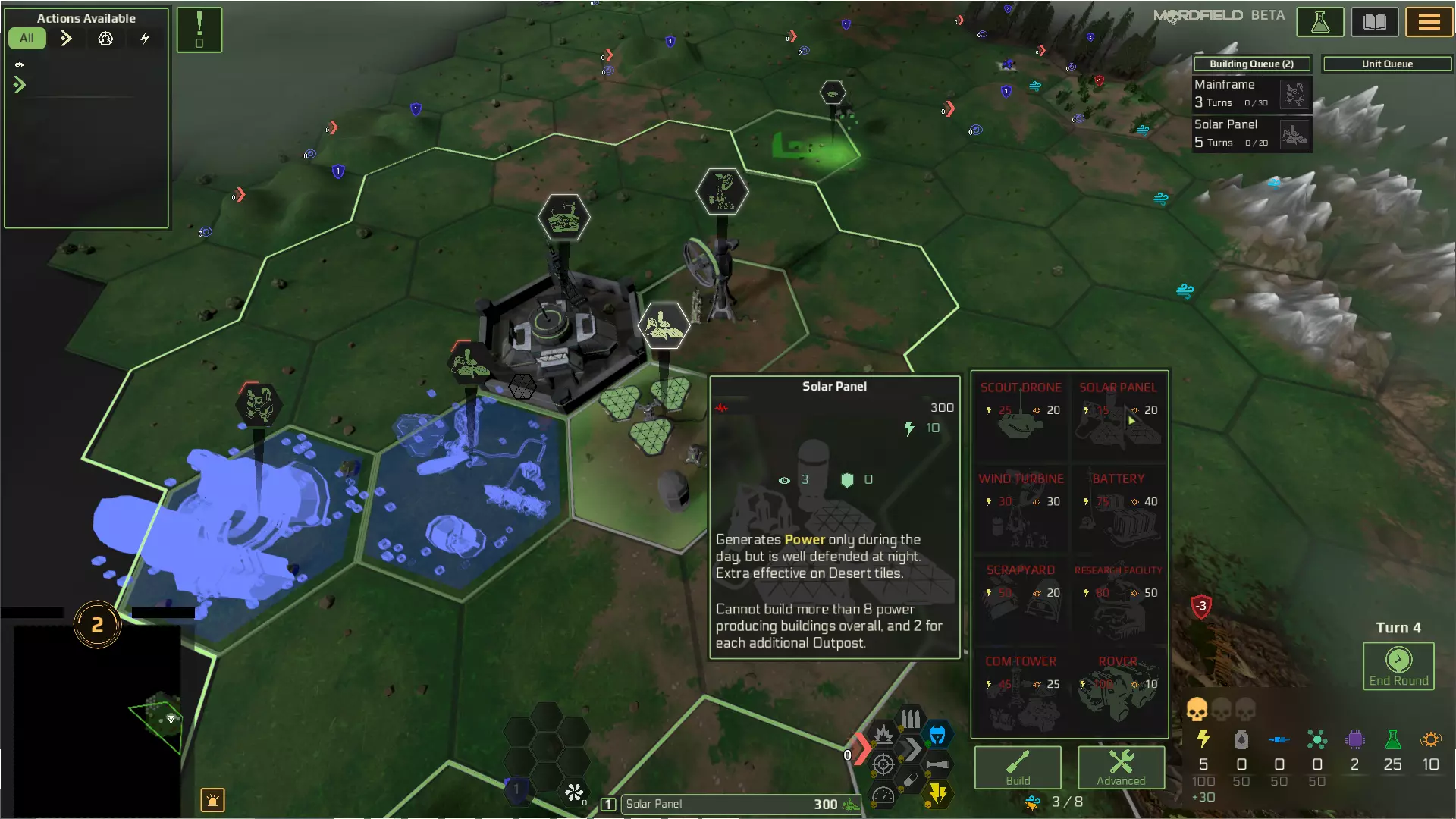Expand the green chevron action entry

tap(19, 85)
